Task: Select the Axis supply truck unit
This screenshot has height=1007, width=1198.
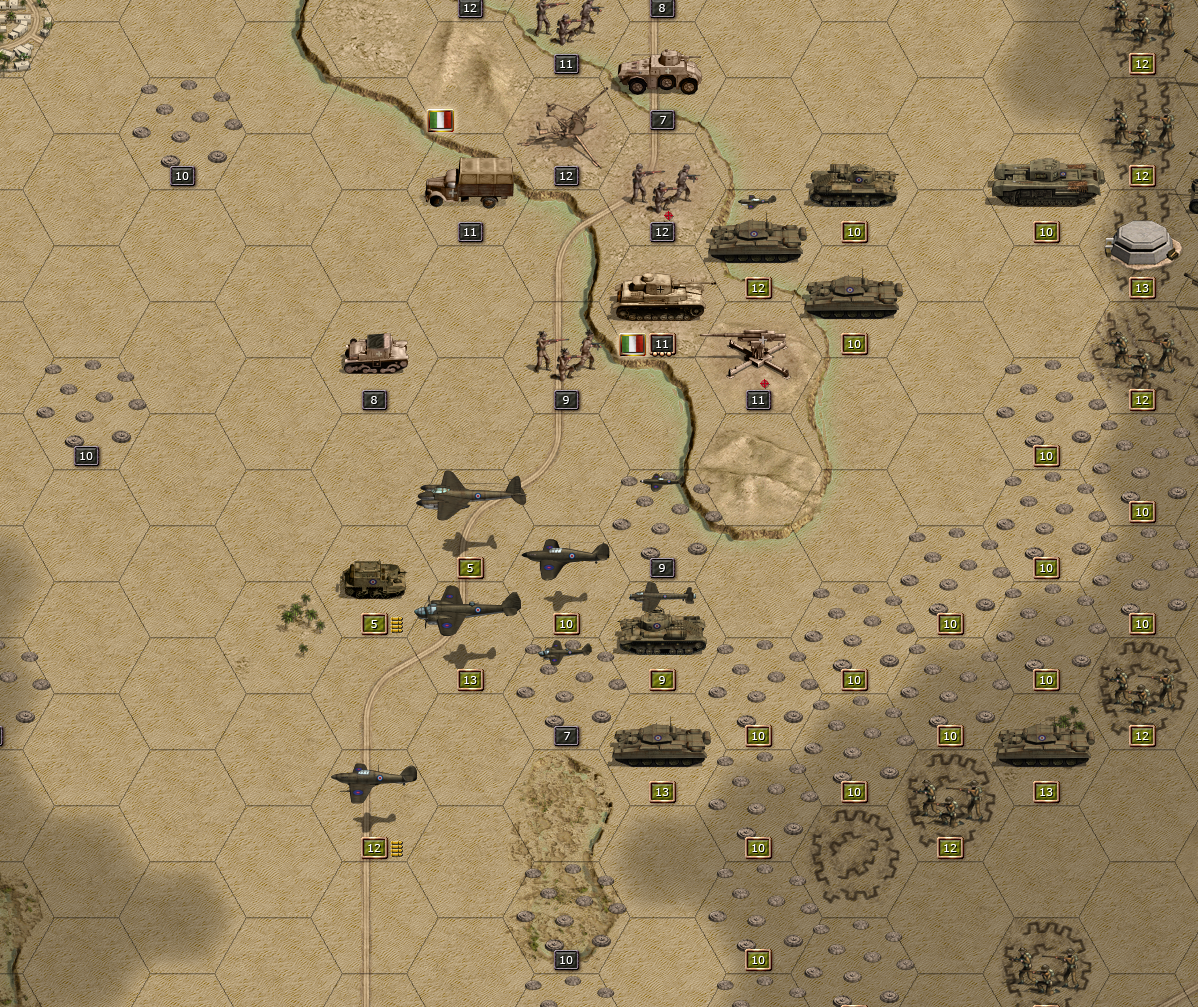Action: (x=470, y=182)
